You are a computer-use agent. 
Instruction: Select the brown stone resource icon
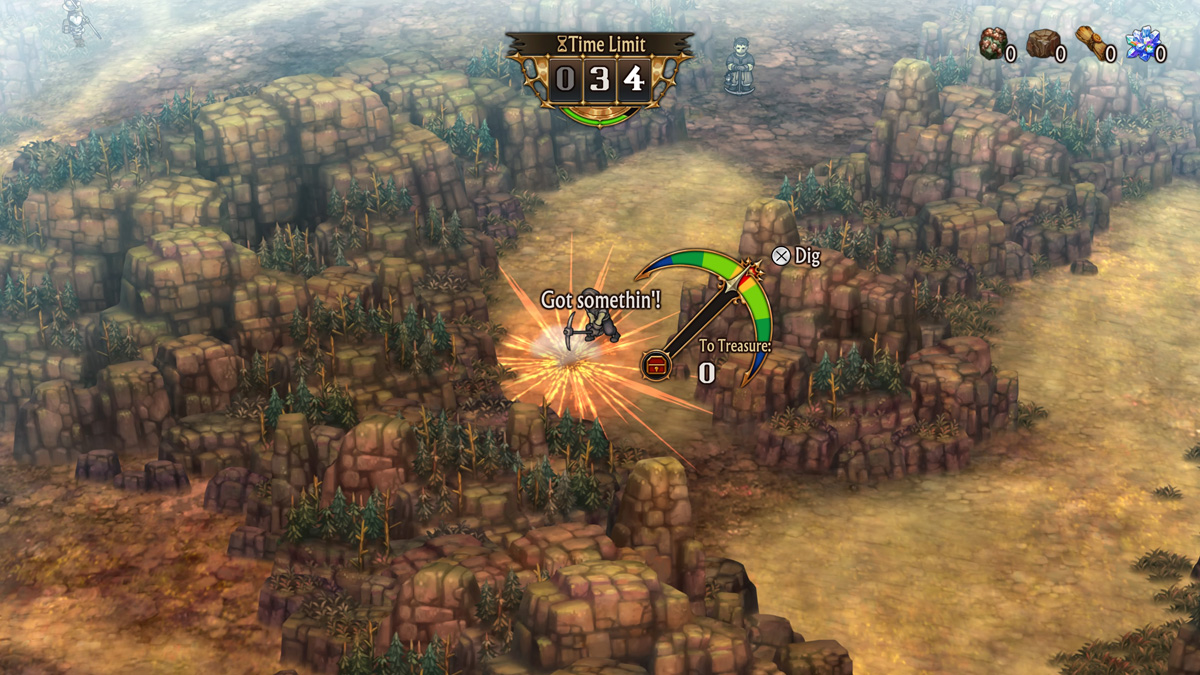pyautogui.click(x=1042, y=44)
